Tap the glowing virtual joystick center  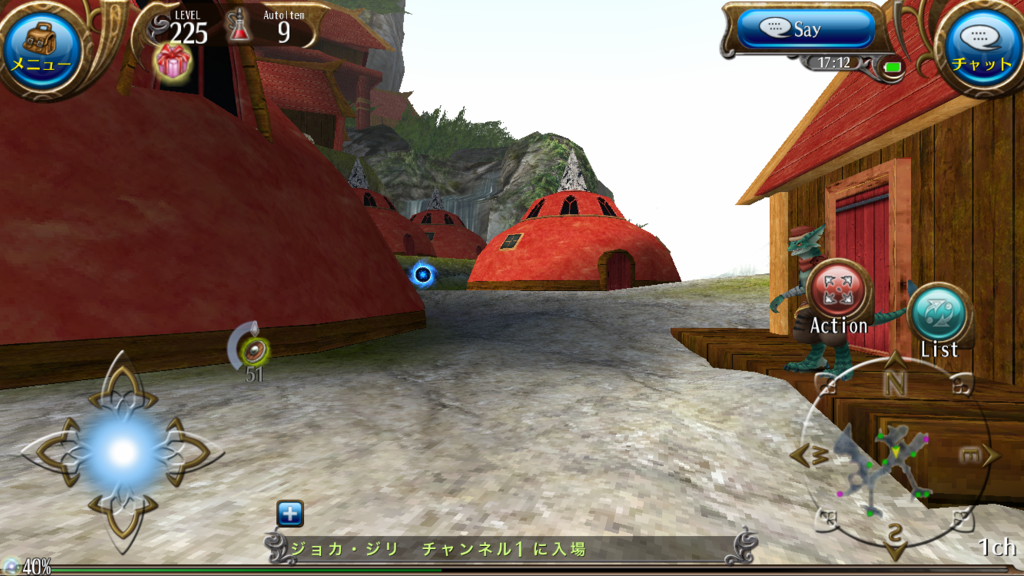tap(122, 452)
